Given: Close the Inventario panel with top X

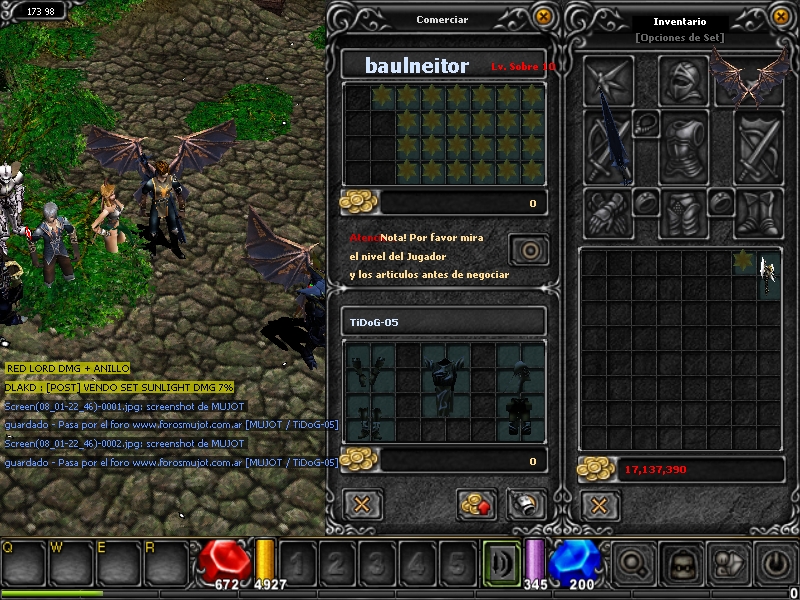Looking at the screenshot, I should click(782, 16).
